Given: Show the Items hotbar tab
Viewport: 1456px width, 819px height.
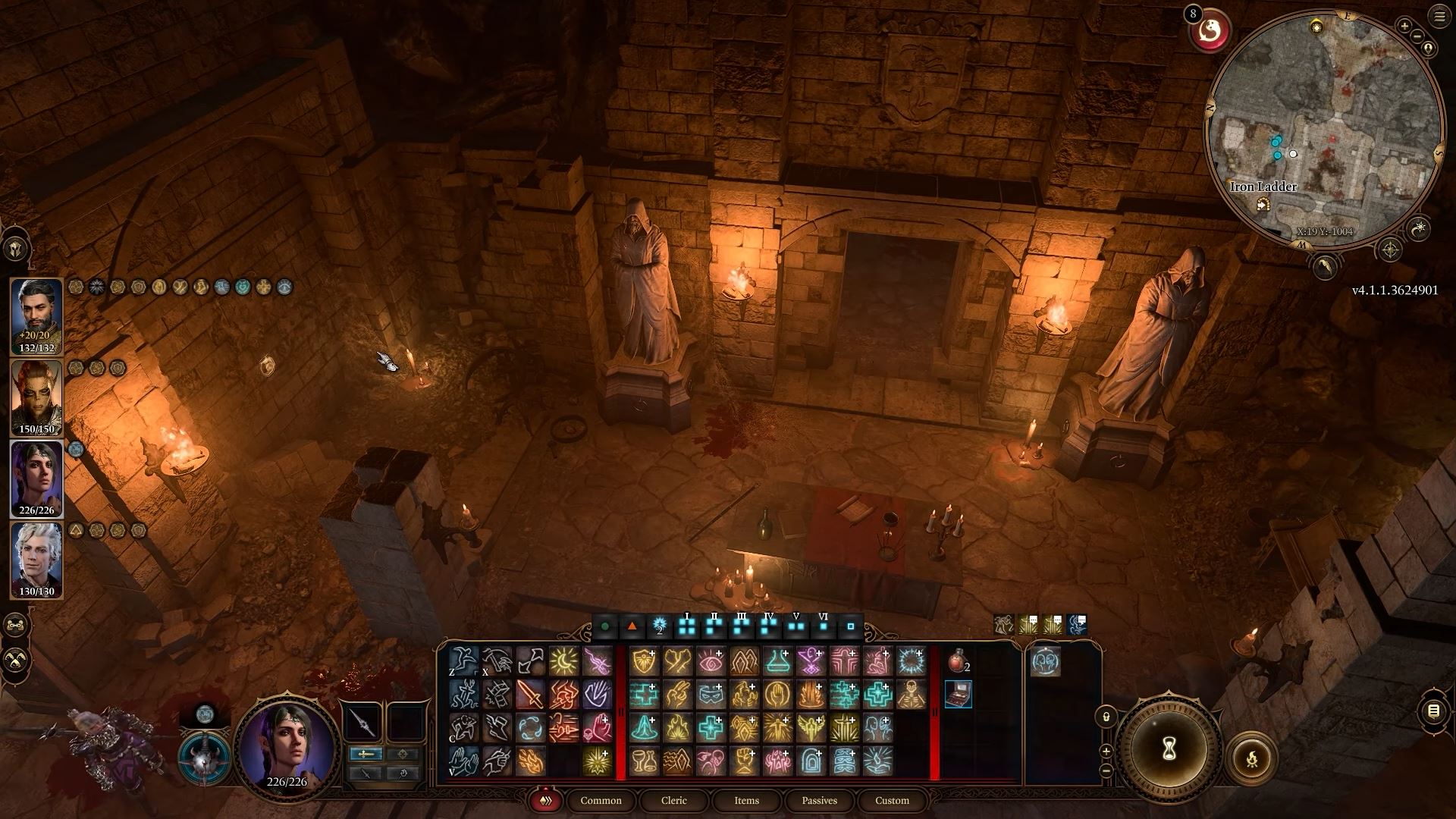Looking at the screenshot, I should [x=746, y=800].
